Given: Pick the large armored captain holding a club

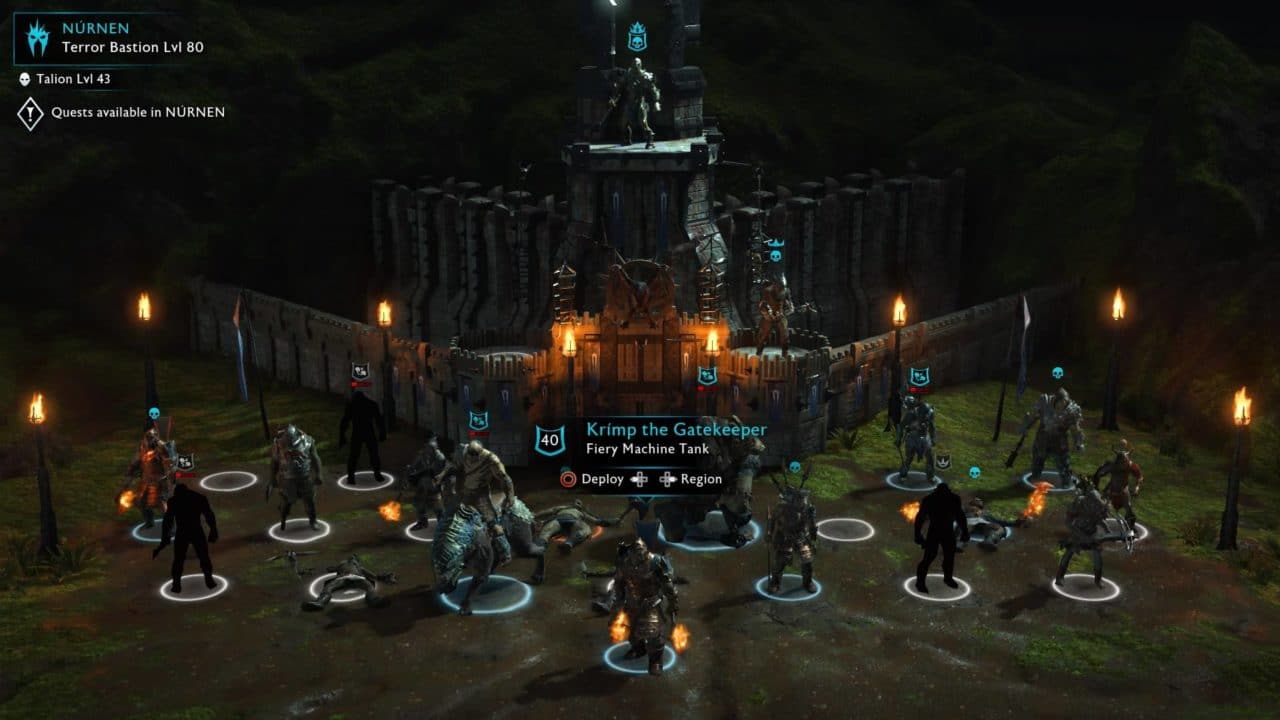Looking at the screenshot, I should click(x=1052, y=432).
